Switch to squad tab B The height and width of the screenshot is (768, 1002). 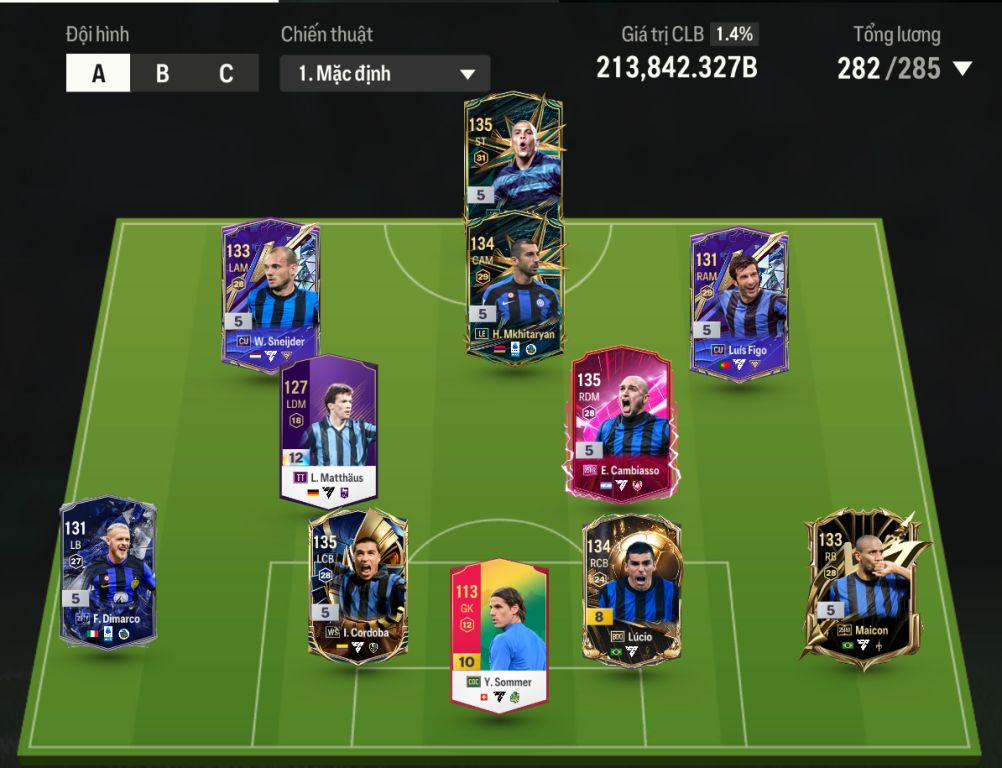(162, 74)
